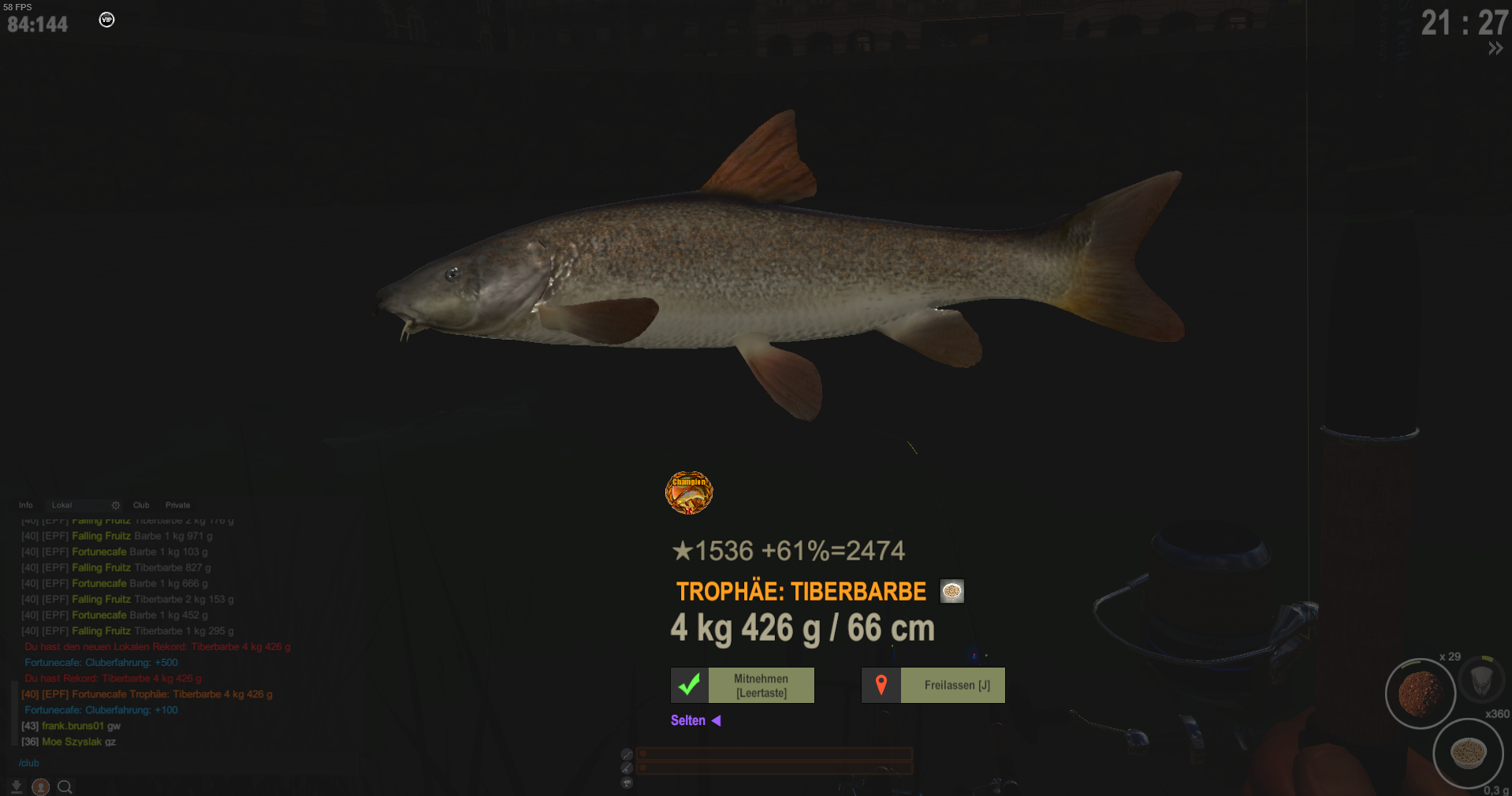The image size is (1512, 796).
Task: Click the Champion trophy badge
Action: [x=689, y=493]
